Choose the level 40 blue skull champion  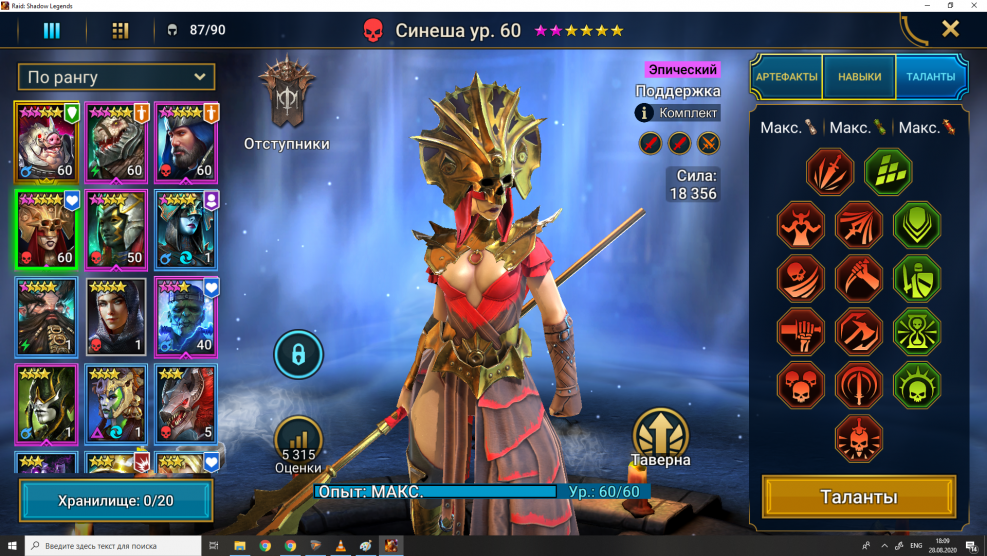click(186, 316)
